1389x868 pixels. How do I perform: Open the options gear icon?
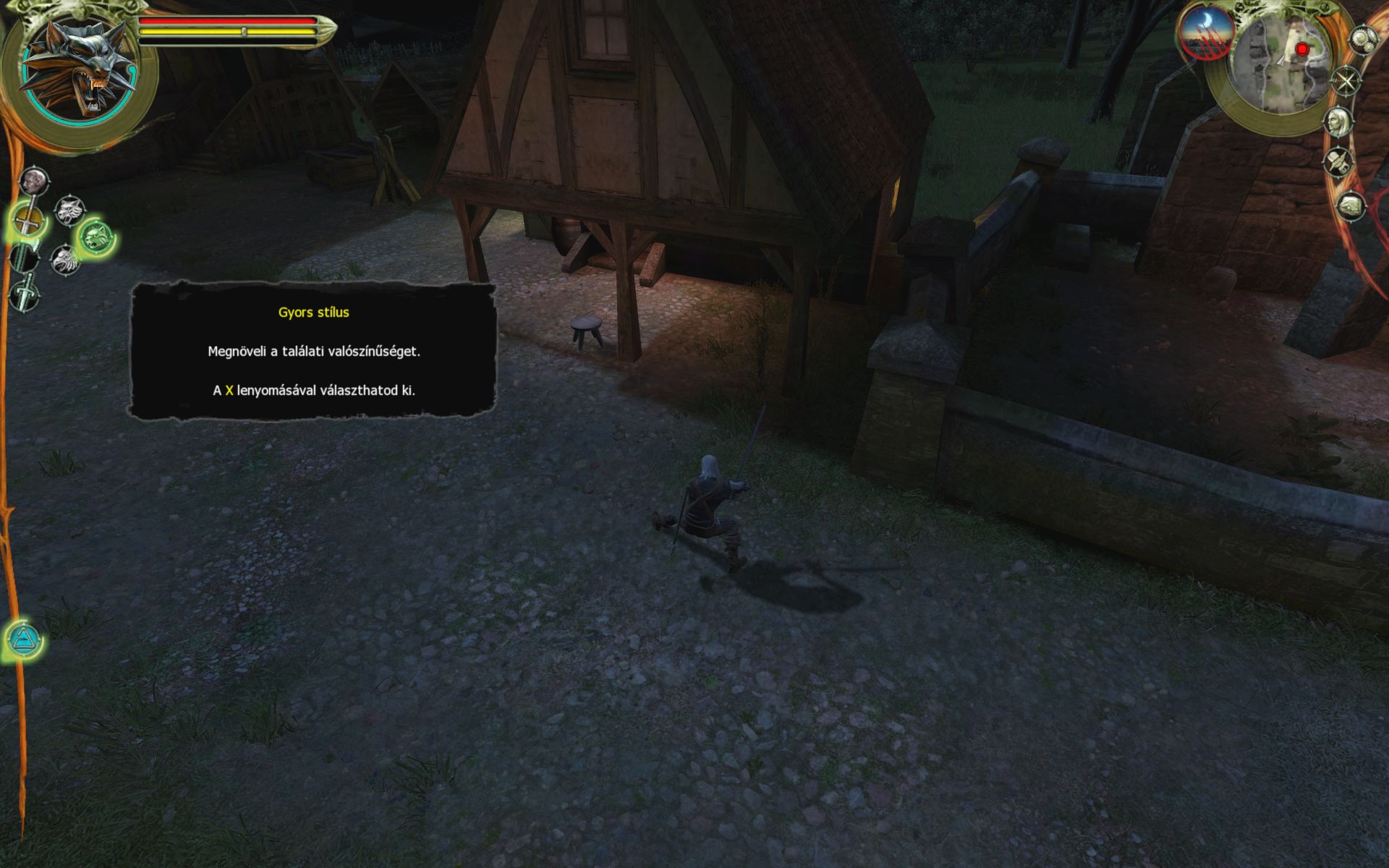pos(1362,39)
